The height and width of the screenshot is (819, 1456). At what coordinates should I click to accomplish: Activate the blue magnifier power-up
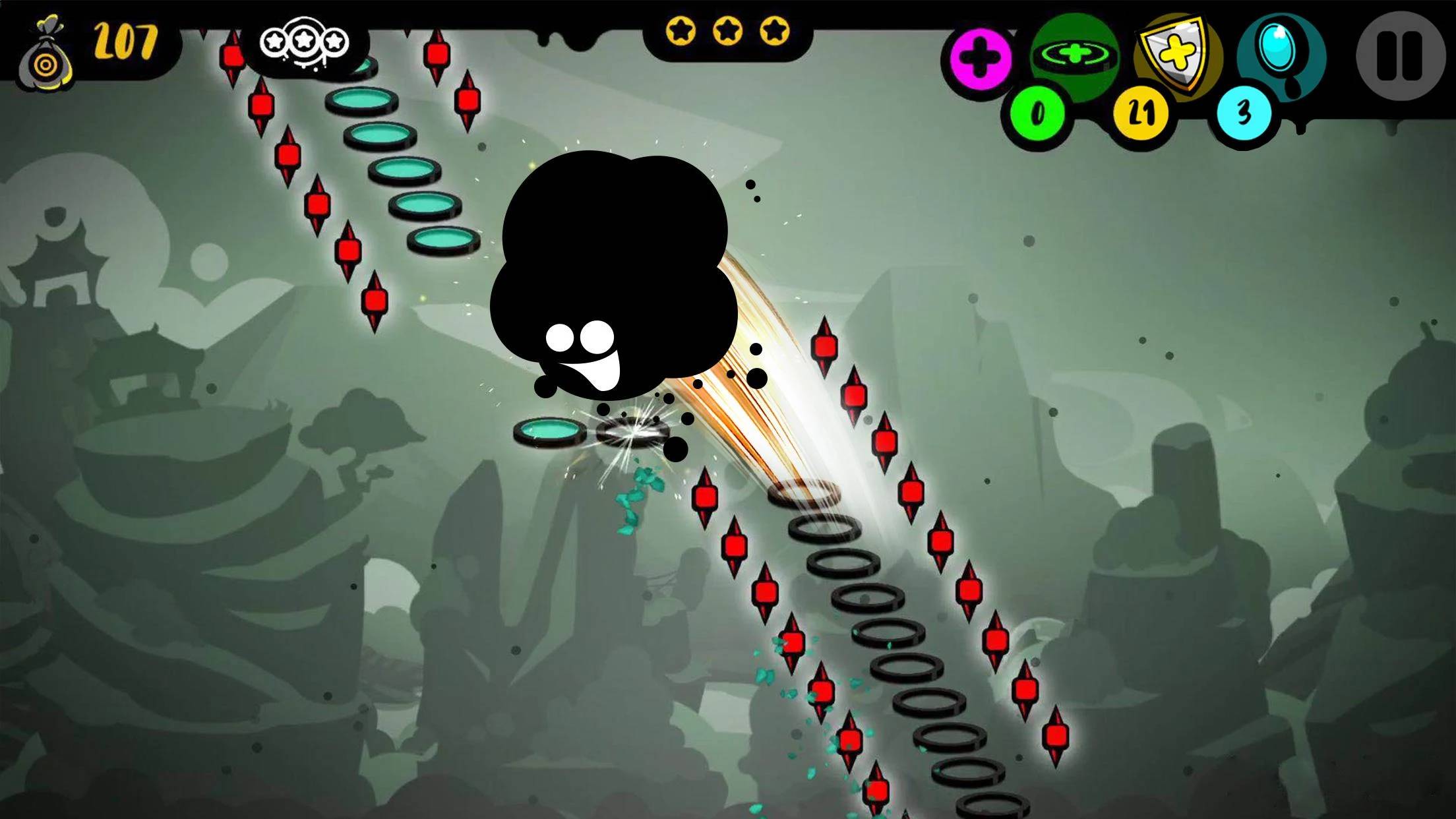click(x=1281, y=54)
